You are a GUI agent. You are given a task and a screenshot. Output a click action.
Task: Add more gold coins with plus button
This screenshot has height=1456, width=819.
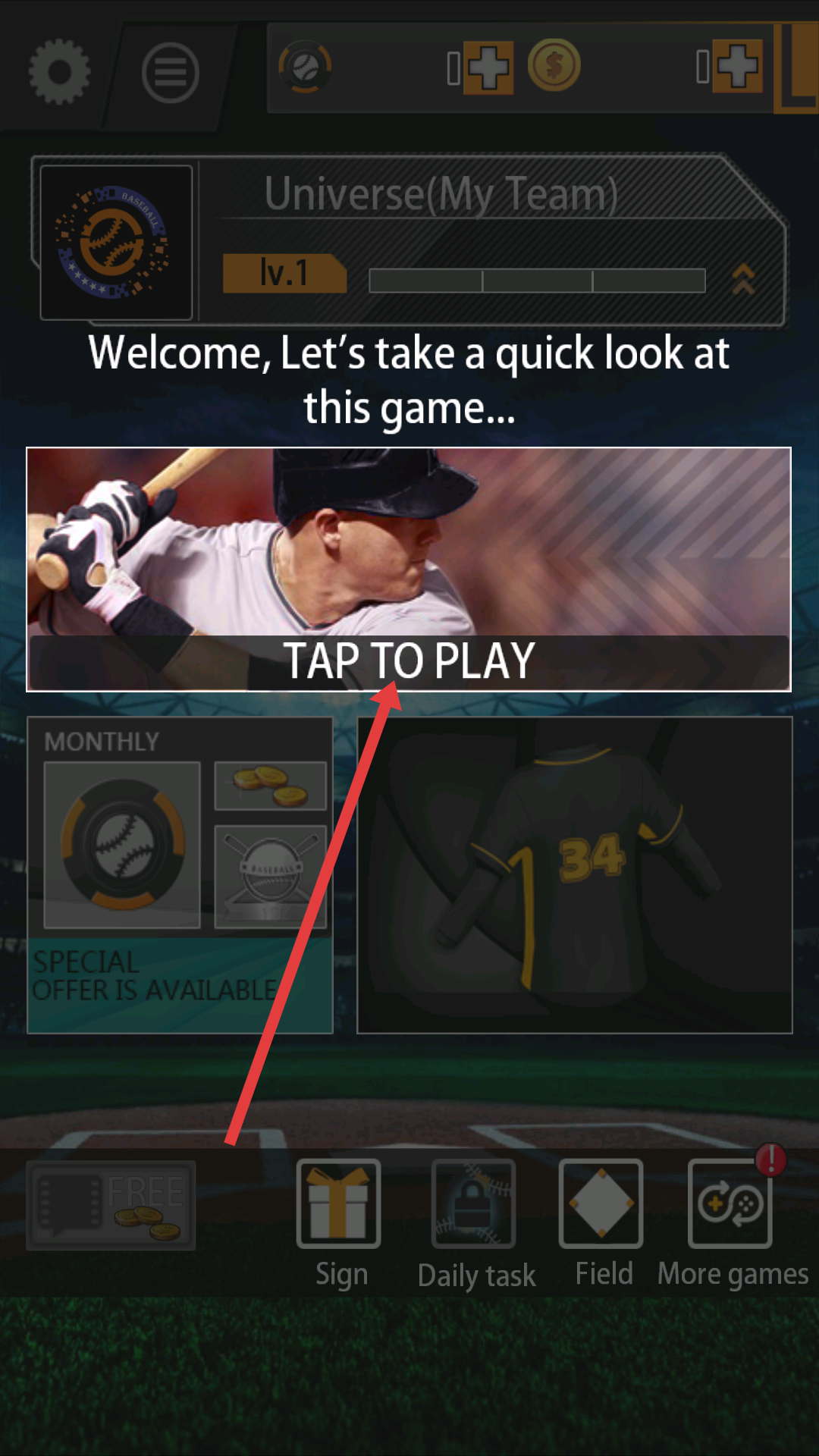pyautogui.click(x=738, y=67)
